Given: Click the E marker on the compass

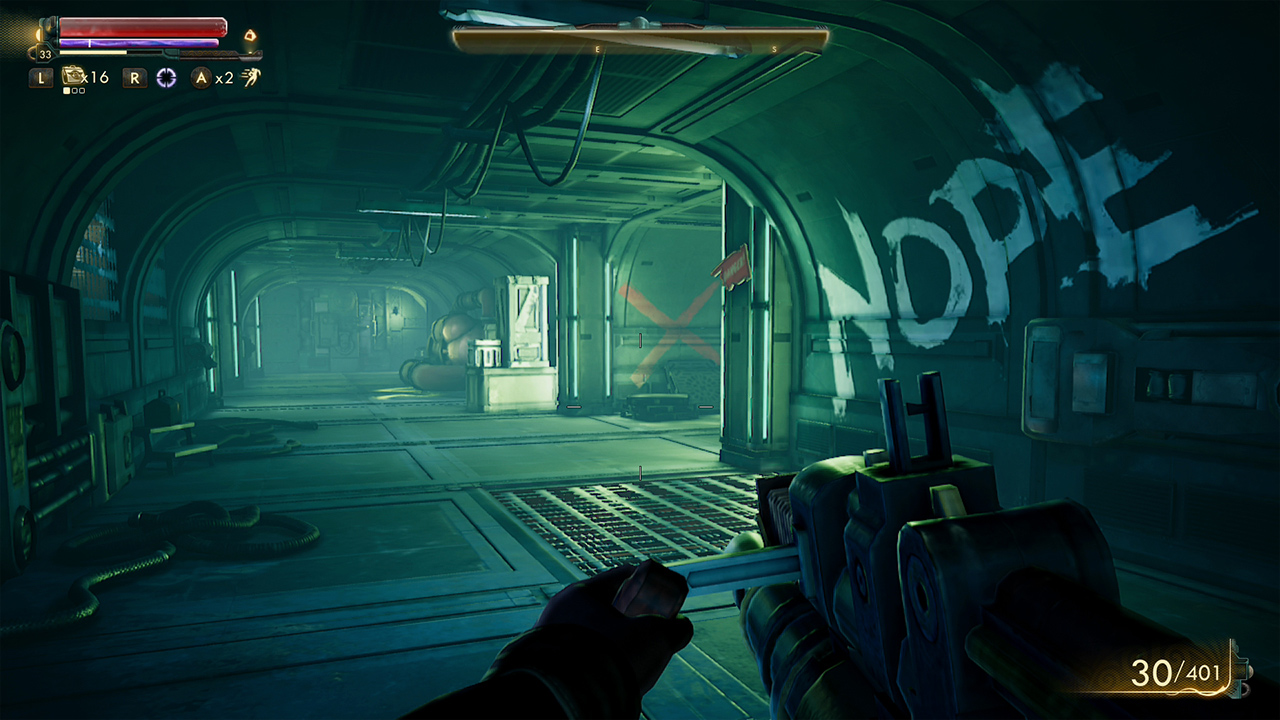Looking at the screenshot, I should point(597,49).
